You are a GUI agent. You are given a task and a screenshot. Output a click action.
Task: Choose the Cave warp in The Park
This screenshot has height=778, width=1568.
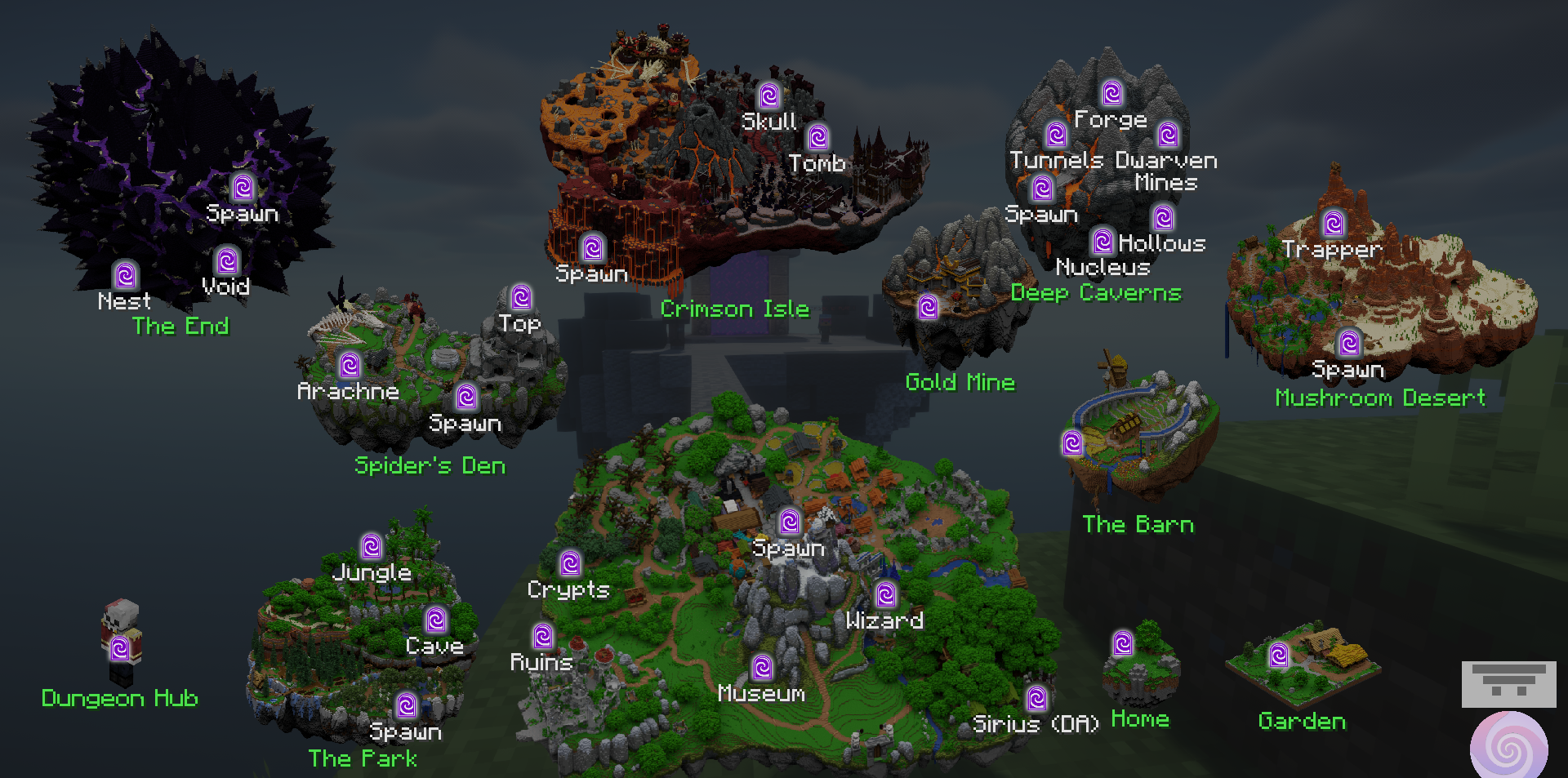[x=437, y=620]
